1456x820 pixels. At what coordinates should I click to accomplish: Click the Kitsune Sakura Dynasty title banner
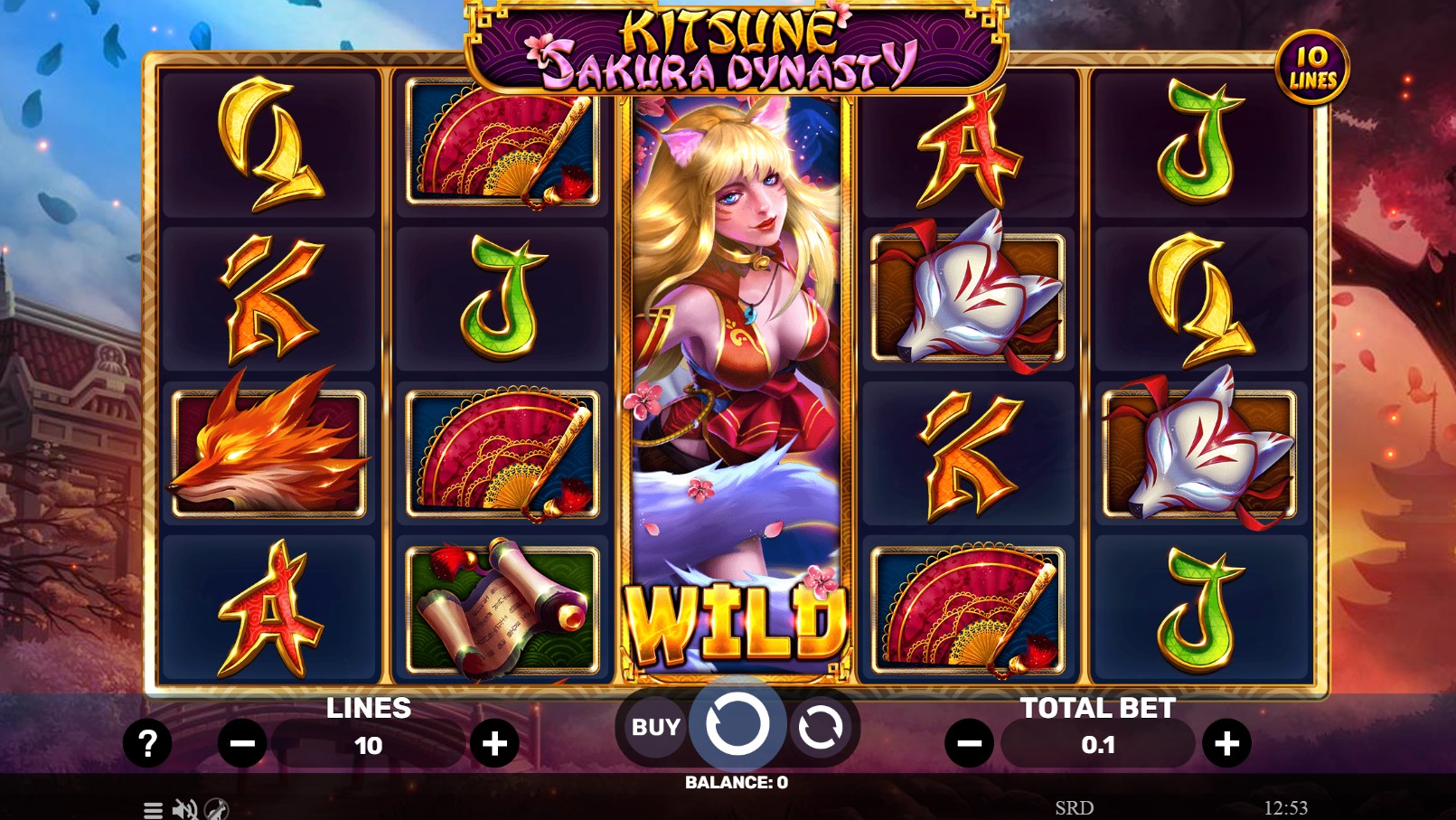[x=728, y=45]
